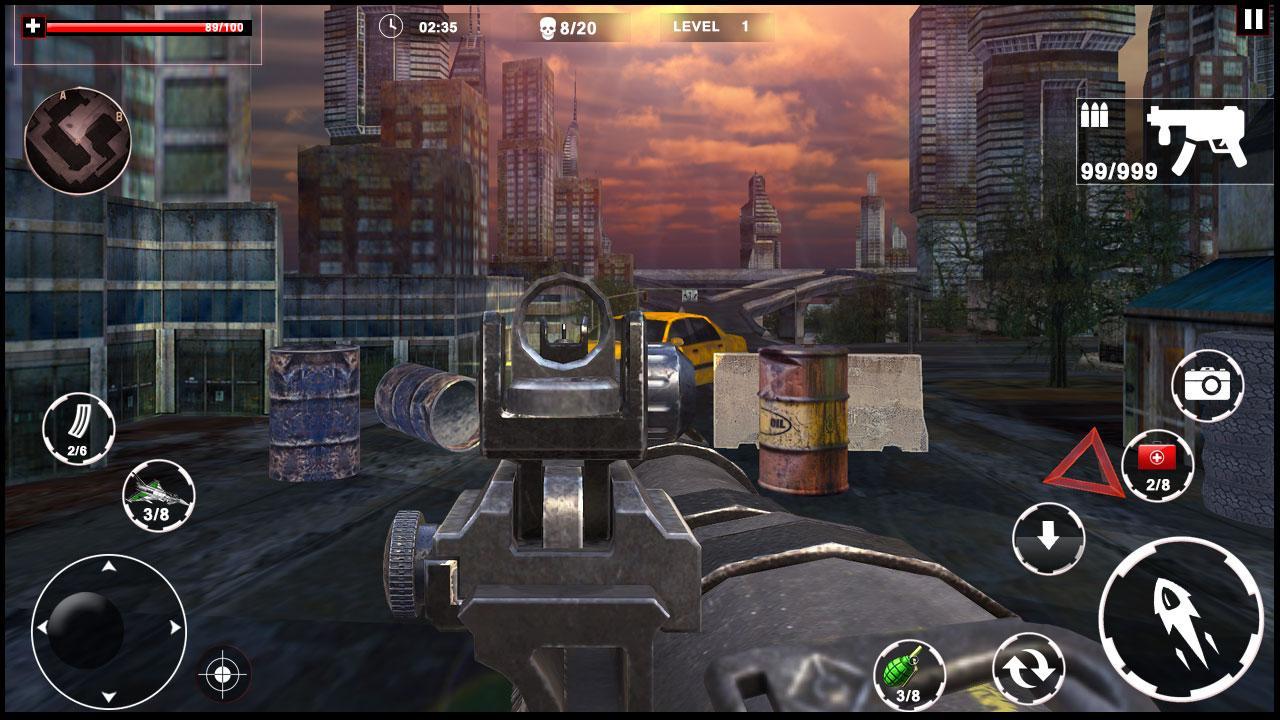The width and height of the screenshot is (1280, 720).
Task: Use the medkit to heal
Action: pos(1157,465)
